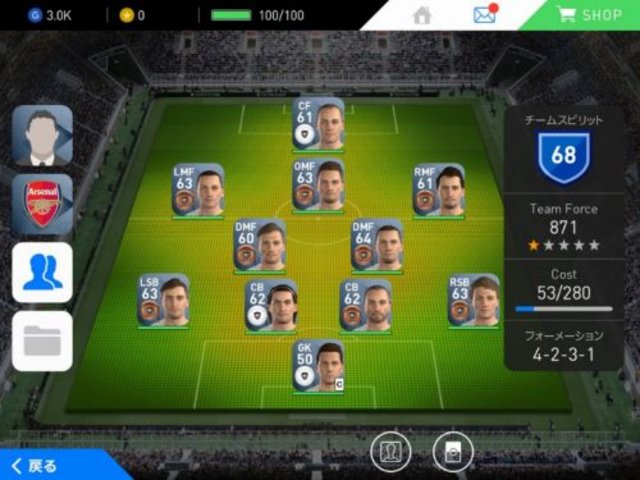Open the SHOP
This screenshot has height=480, width=640.
[x=588, y=15]
